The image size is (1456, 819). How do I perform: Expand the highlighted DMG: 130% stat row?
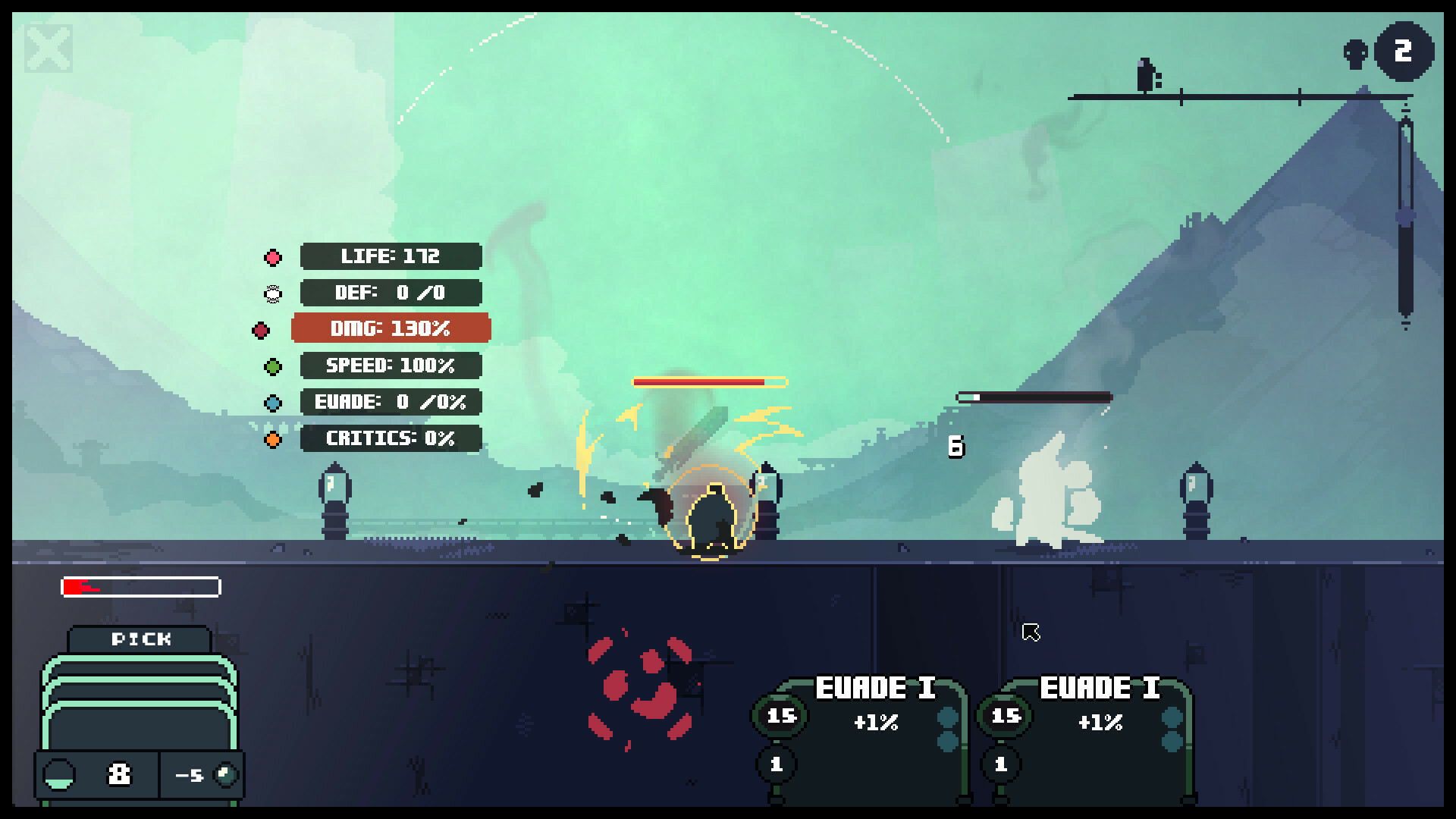pyautogui.click(x=391, y=329)
